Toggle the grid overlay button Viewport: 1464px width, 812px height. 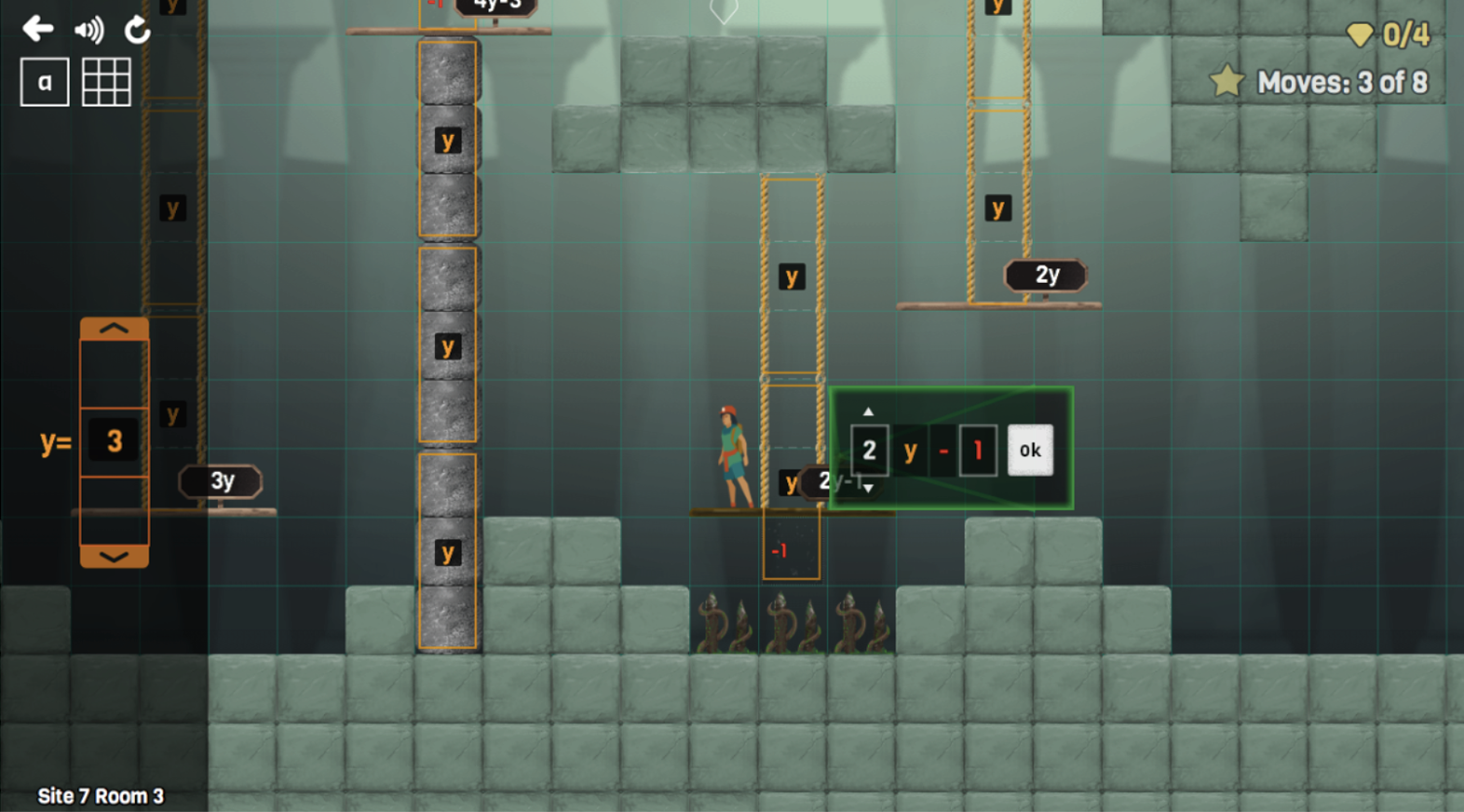(x=106, y=82)
